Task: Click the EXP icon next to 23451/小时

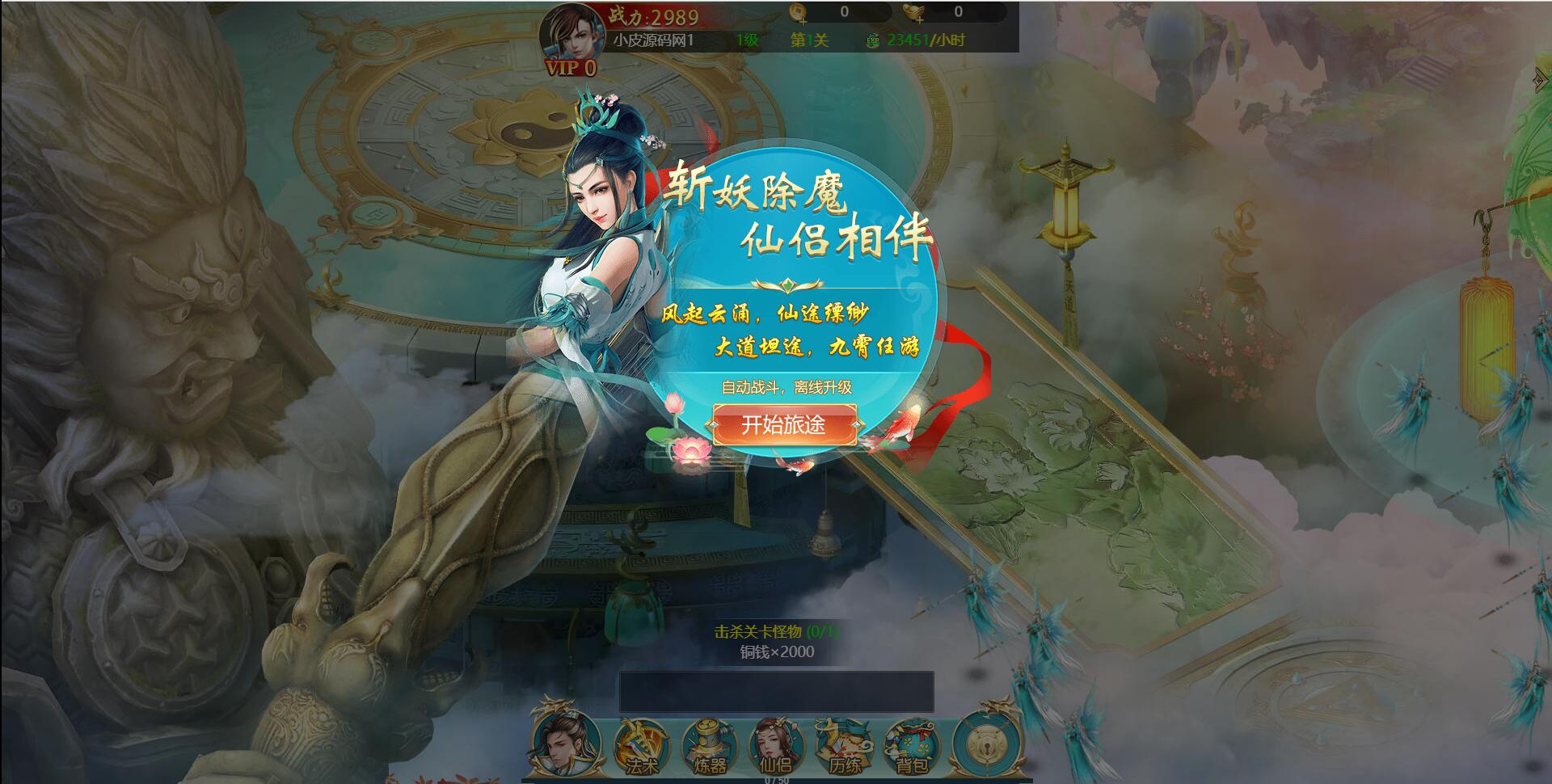Action: pyautogui.click(x=875, y=39)
